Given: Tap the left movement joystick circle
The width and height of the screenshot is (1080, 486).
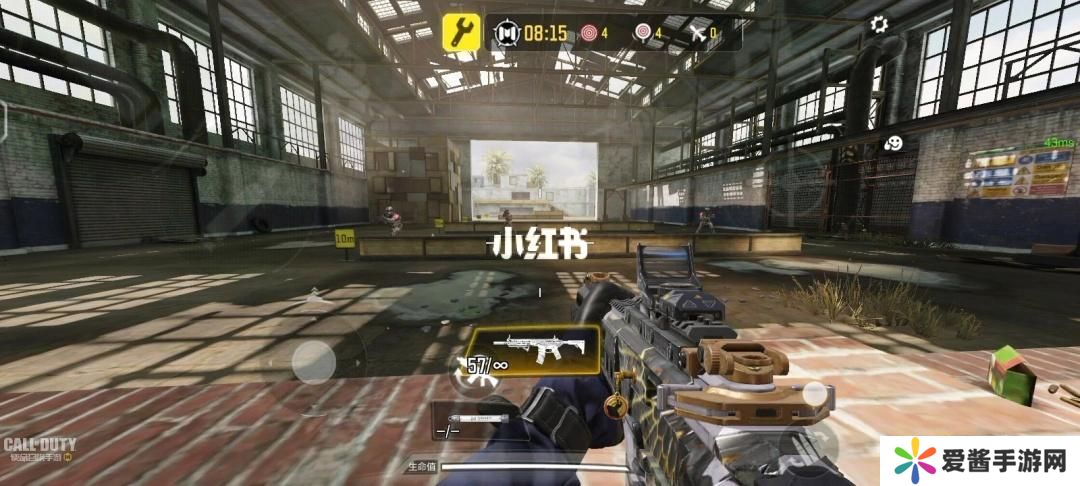Looking at the screenshot, I should 313,359.
